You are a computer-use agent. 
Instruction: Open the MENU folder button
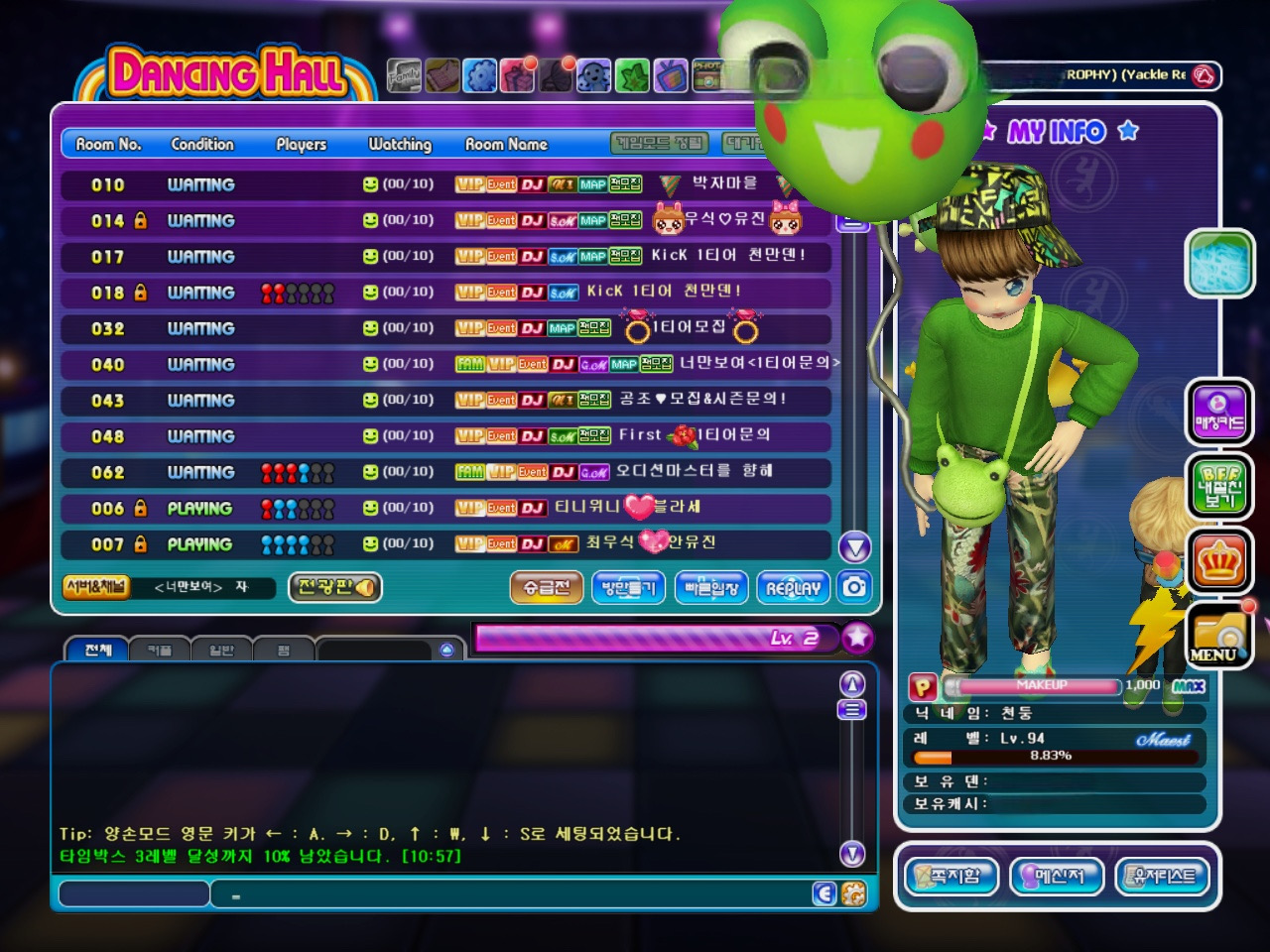(1219, 636)
